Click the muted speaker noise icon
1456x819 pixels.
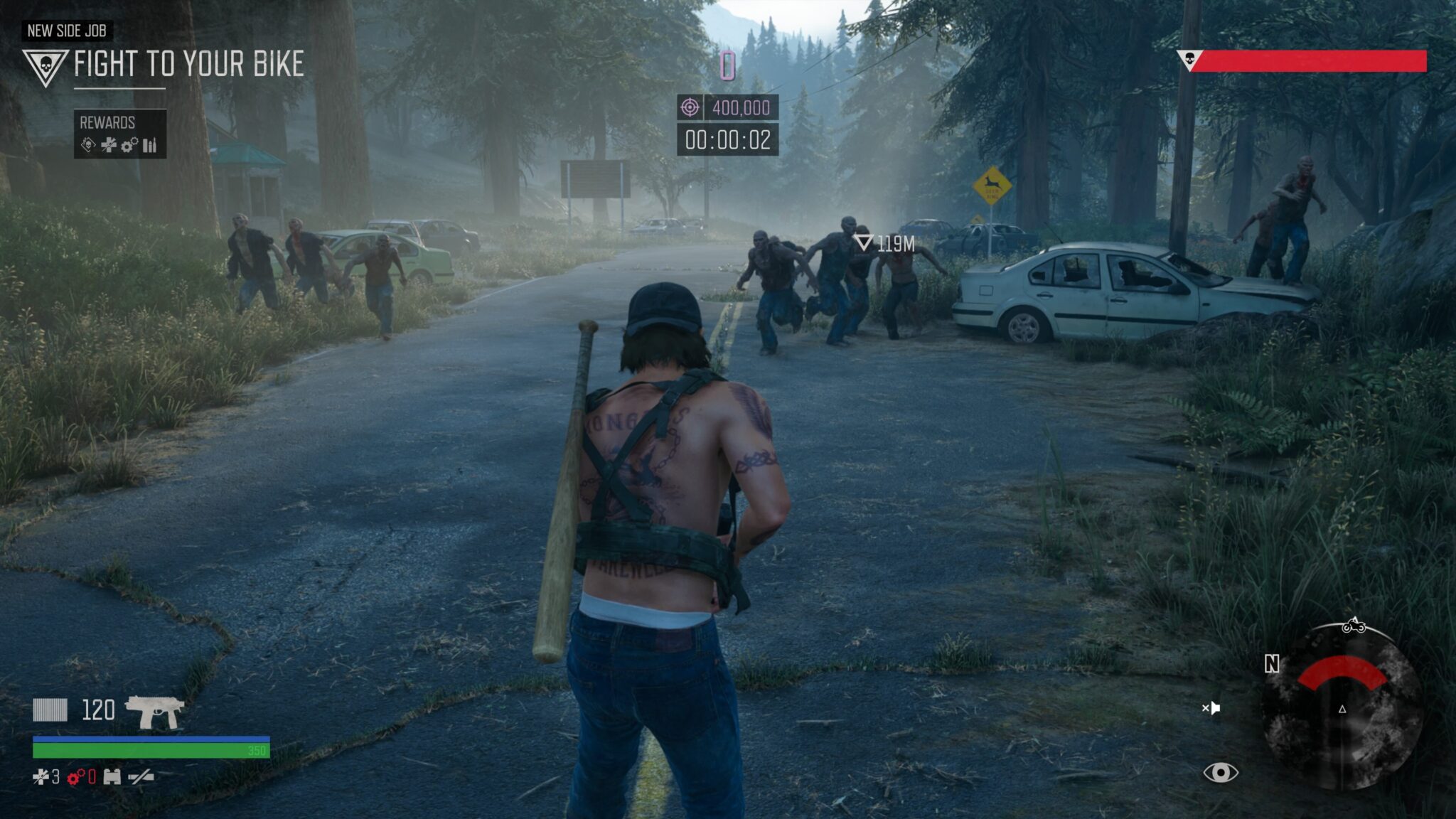(x=1211, y=708)
